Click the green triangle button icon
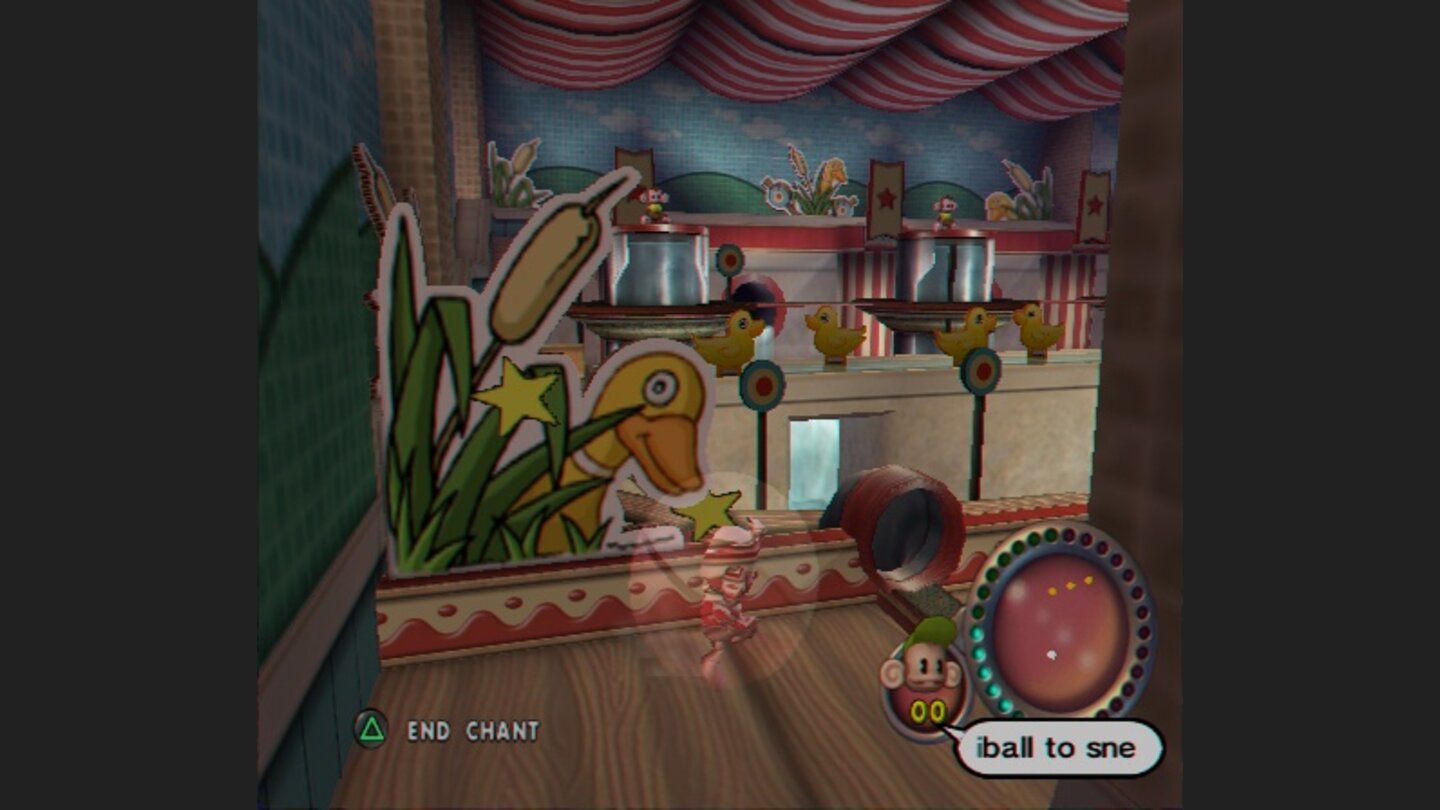The image size is (1440, 810). coord(372,732)
